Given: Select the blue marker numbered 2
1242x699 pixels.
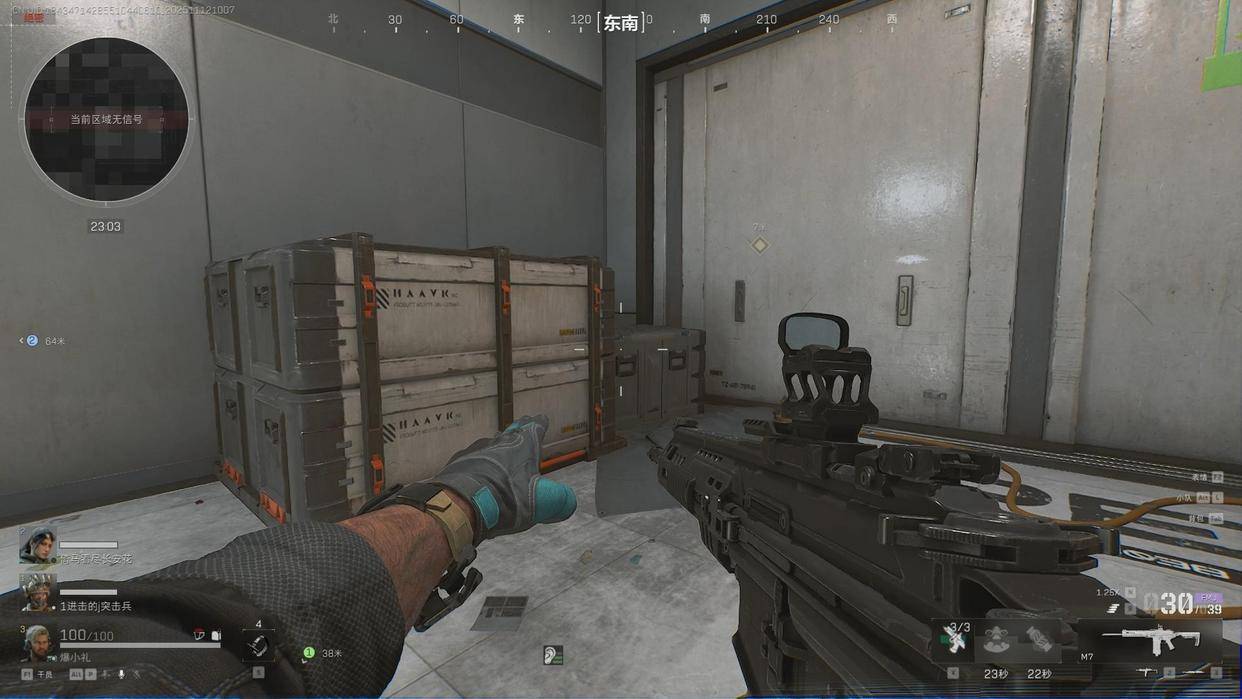Looking at the screenshot, I should (32, 341).
